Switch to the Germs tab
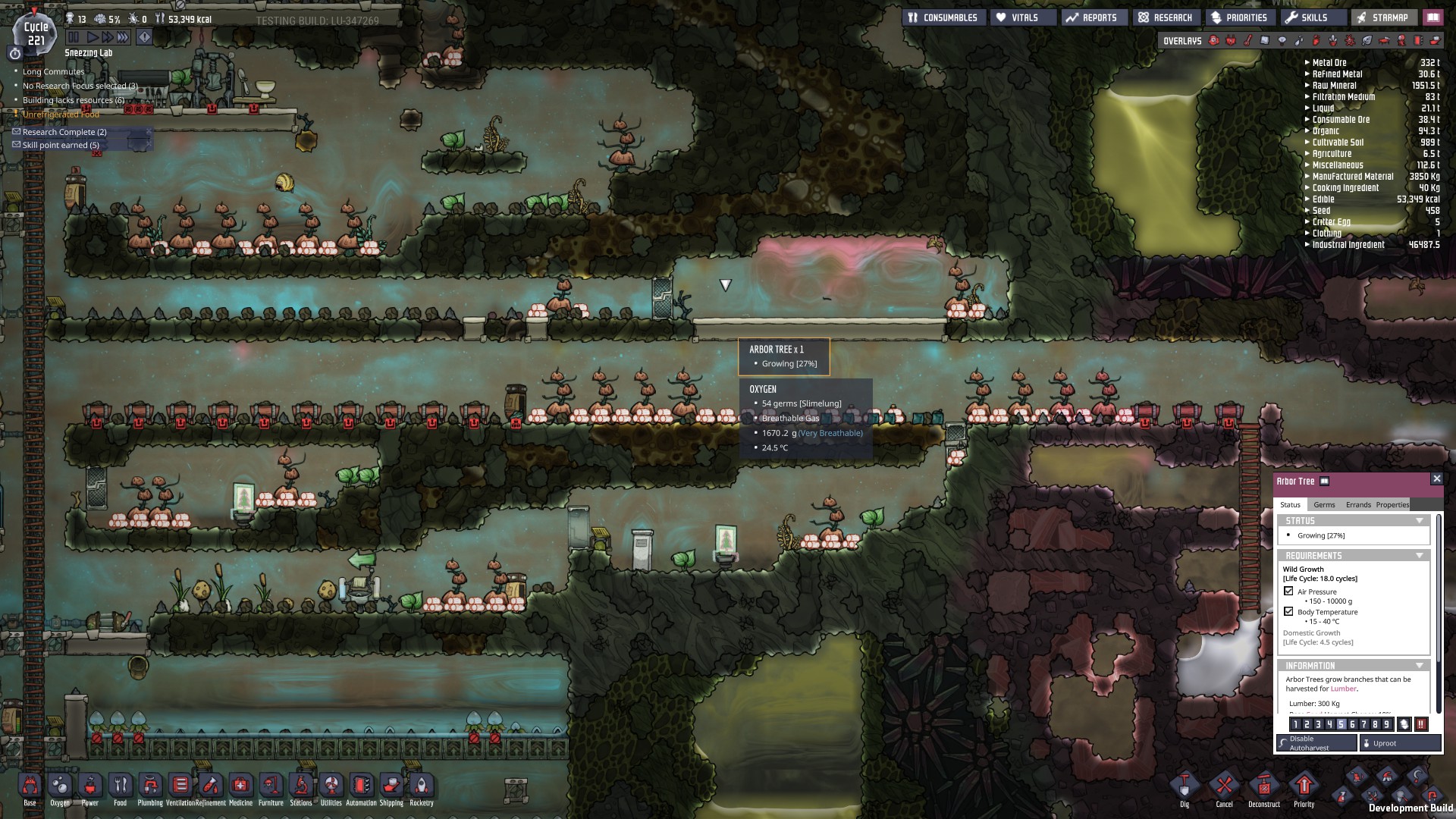The height and width of the screenshot is (819, 1456). point(1325,504)
